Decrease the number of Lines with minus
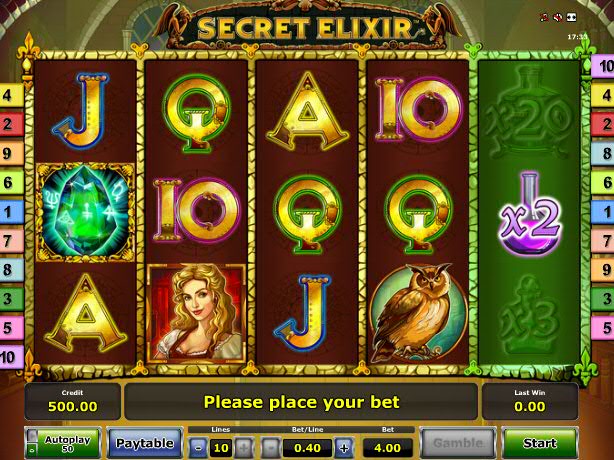Screen dimensions: 614x460 [197, 447]
